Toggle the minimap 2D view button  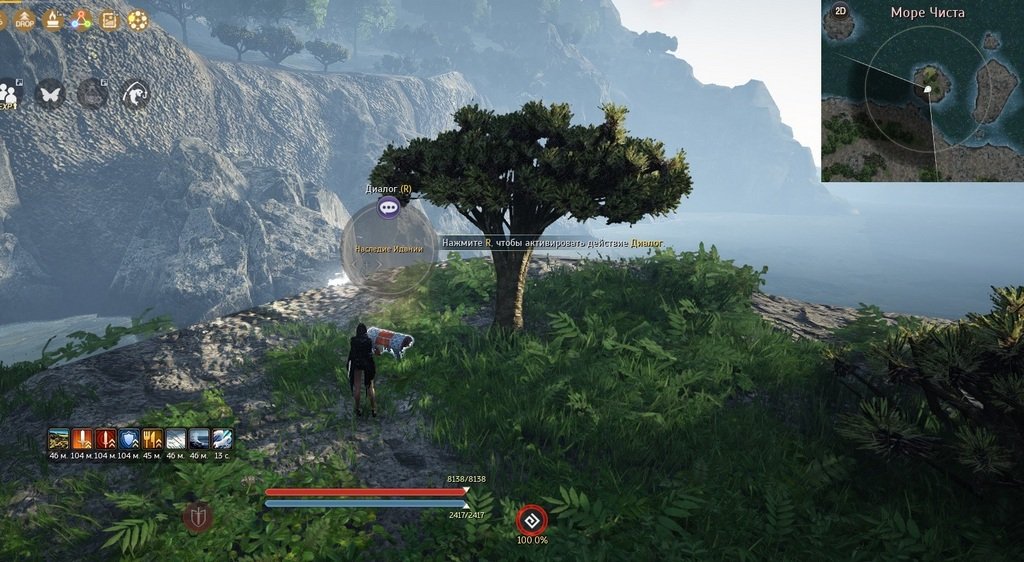click(840, 11)
